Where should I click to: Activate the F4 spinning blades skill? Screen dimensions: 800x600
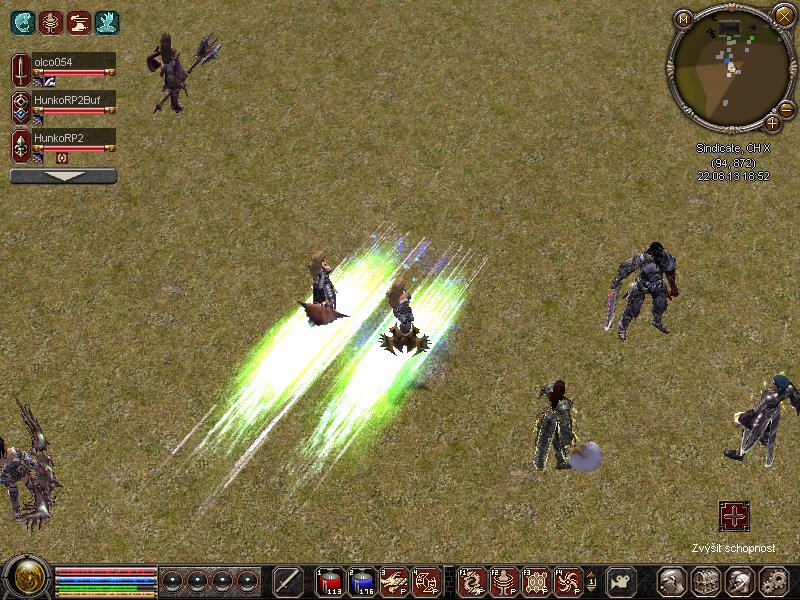[567, 581]
